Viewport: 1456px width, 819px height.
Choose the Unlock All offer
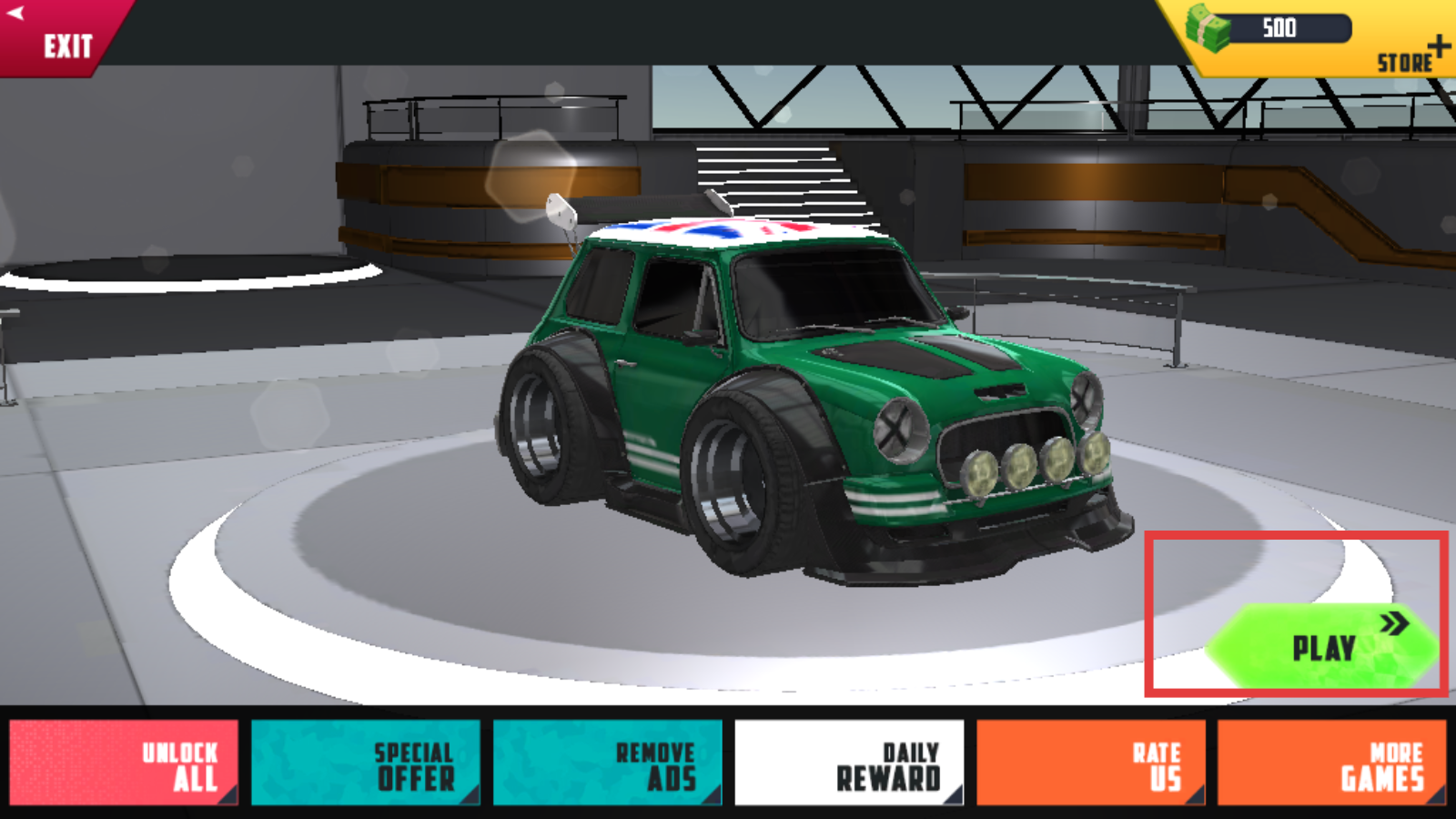coord(124,763)
